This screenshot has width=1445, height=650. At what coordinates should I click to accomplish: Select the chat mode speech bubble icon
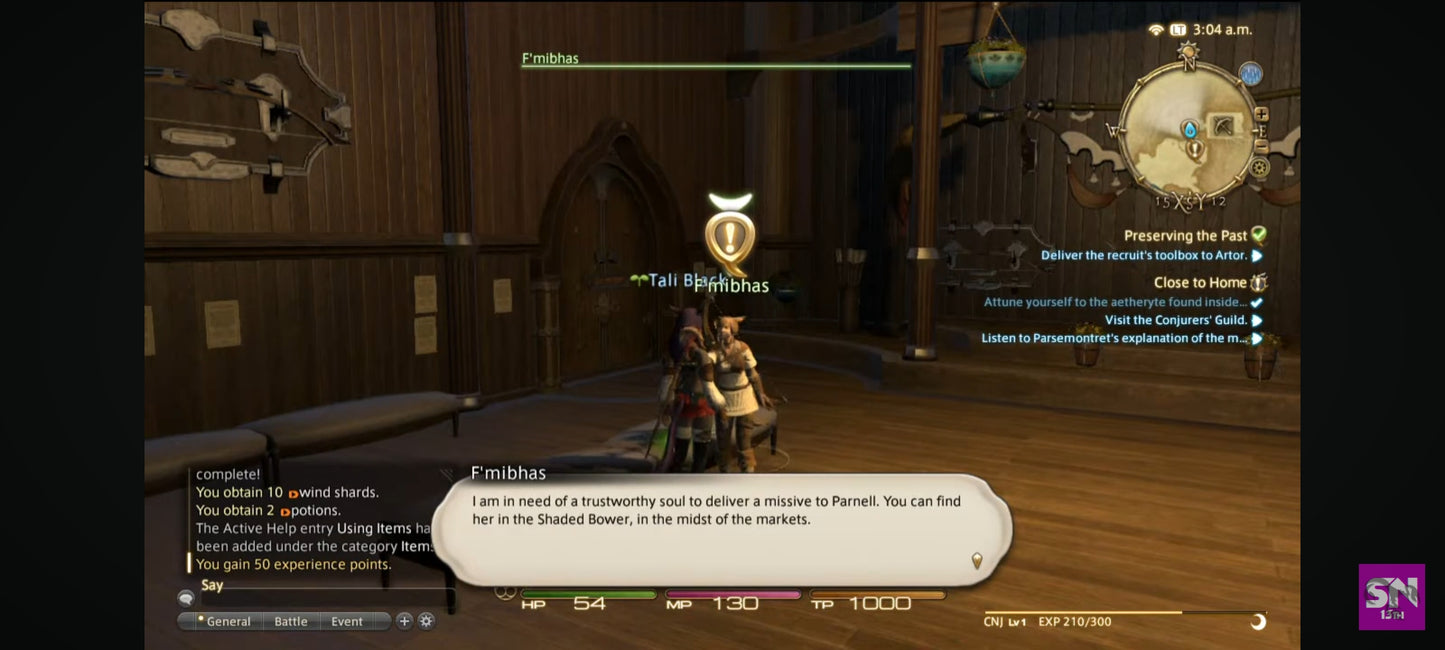(185, 598)
